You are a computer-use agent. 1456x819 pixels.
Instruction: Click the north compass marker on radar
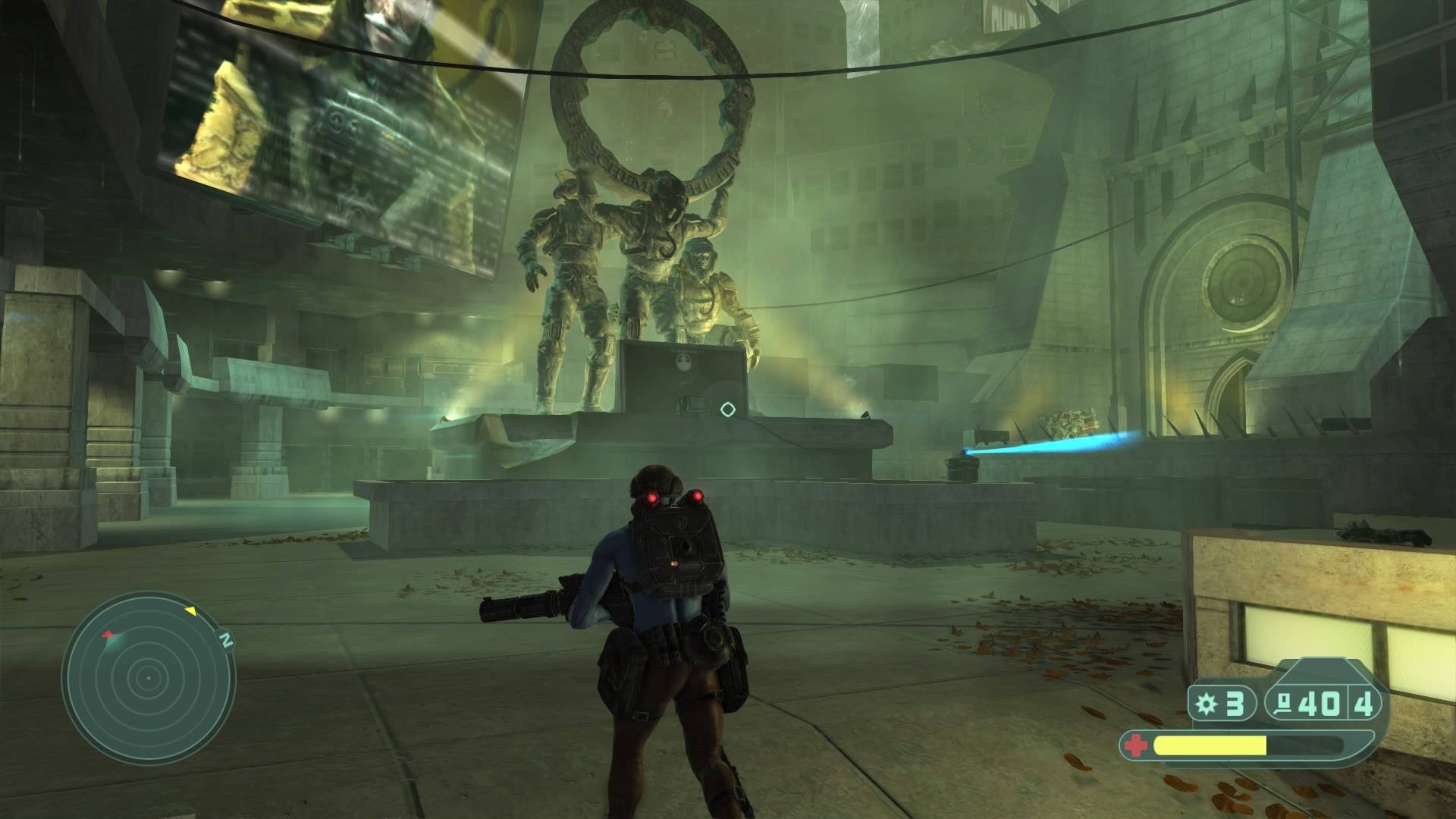click(x=225, y=640)
